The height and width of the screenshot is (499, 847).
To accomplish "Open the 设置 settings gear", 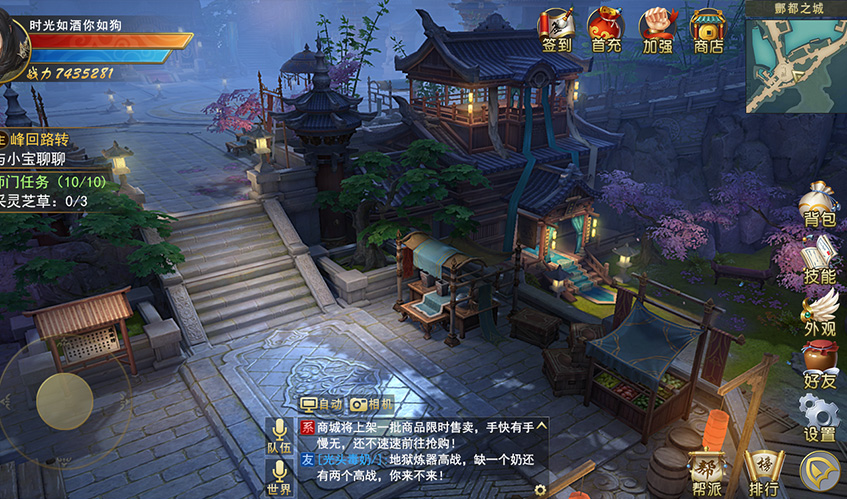I will tap(819, 420).
